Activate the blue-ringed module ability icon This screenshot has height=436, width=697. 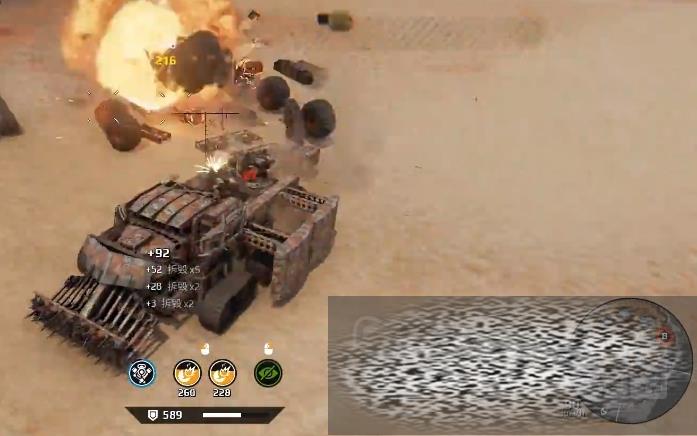point(142,373)
